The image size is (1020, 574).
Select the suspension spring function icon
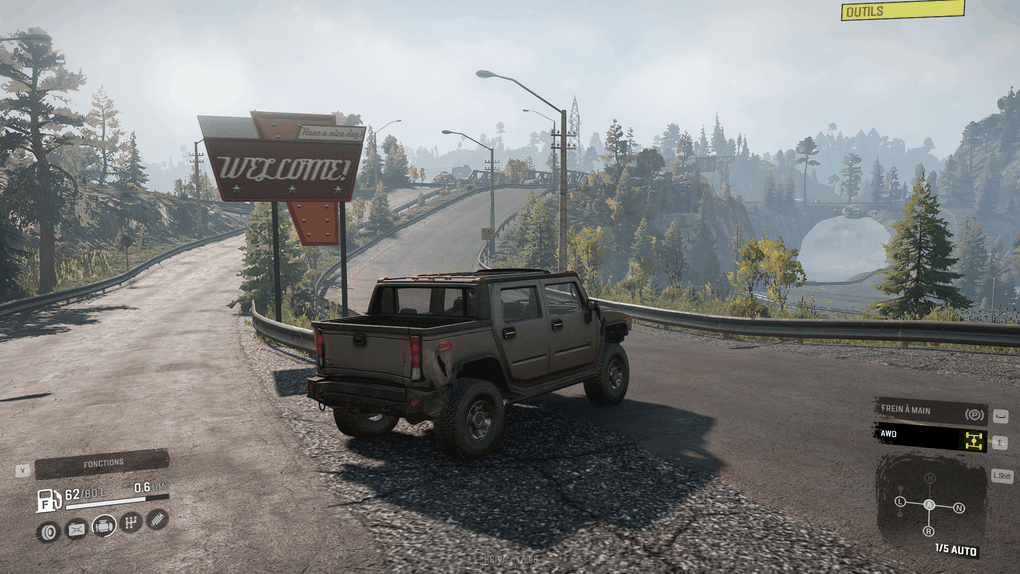click(157, 518)
